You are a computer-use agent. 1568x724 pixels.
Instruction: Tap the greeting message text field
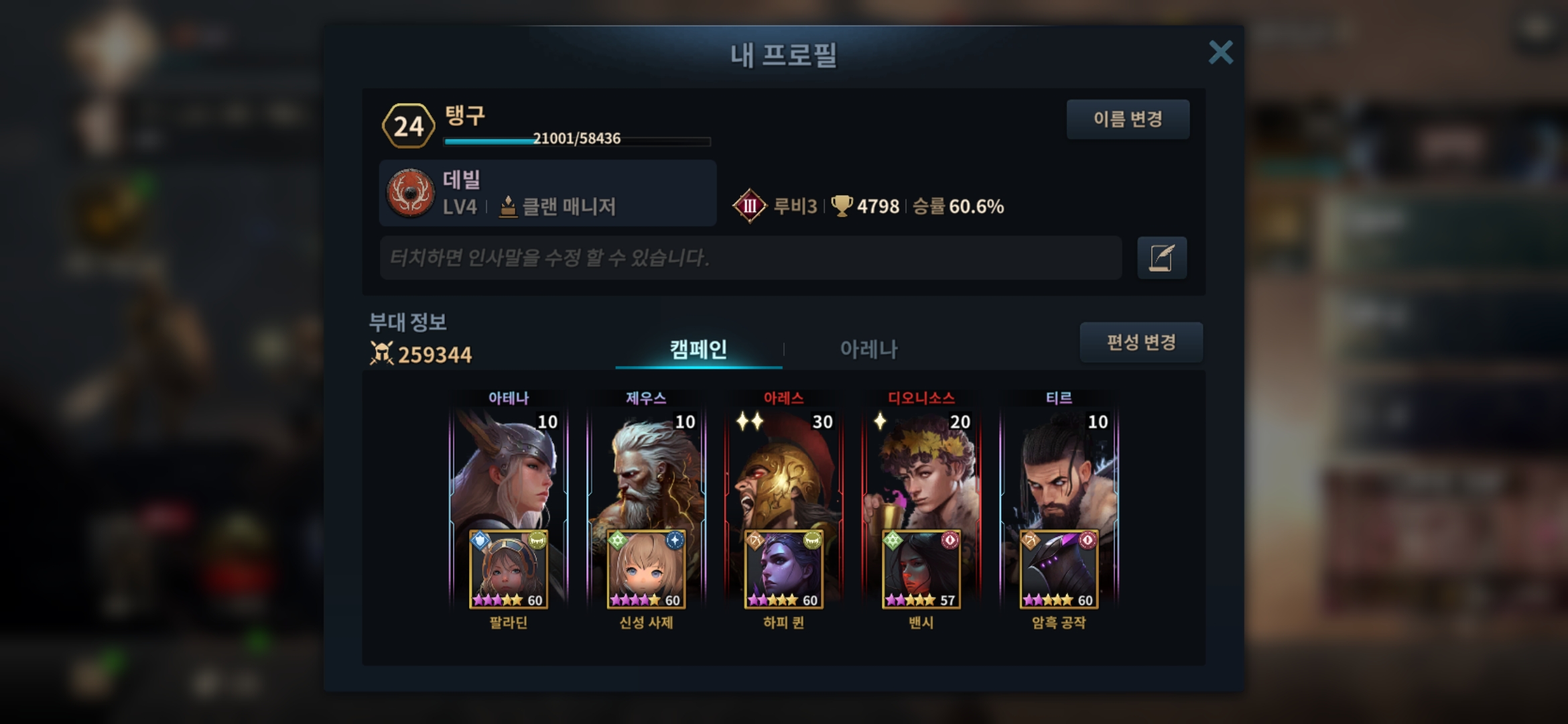pos(750,257)
